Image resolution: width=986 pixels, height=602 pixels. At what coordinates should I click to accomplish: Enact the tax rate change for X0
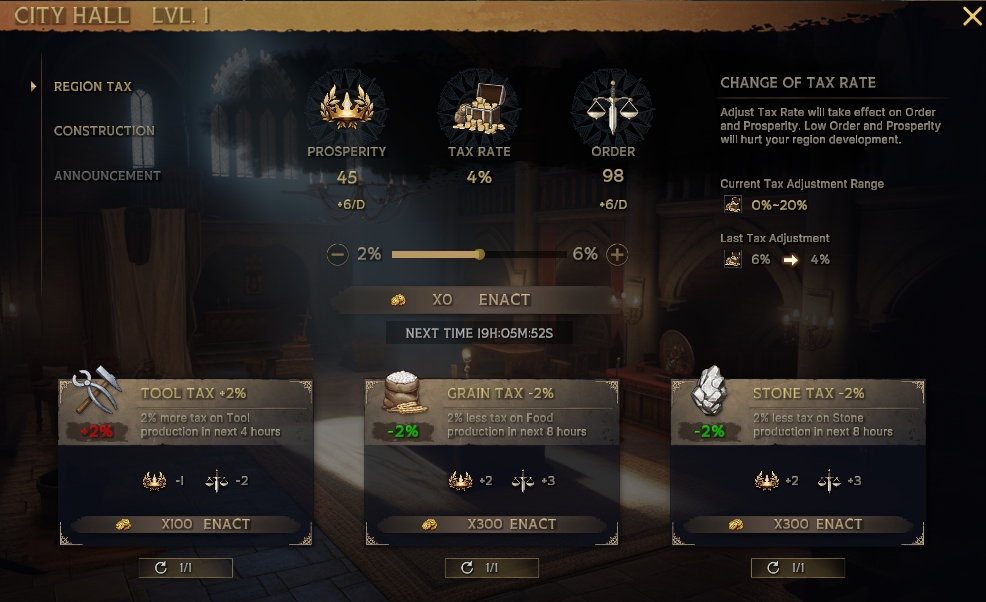tap(472, 299)
